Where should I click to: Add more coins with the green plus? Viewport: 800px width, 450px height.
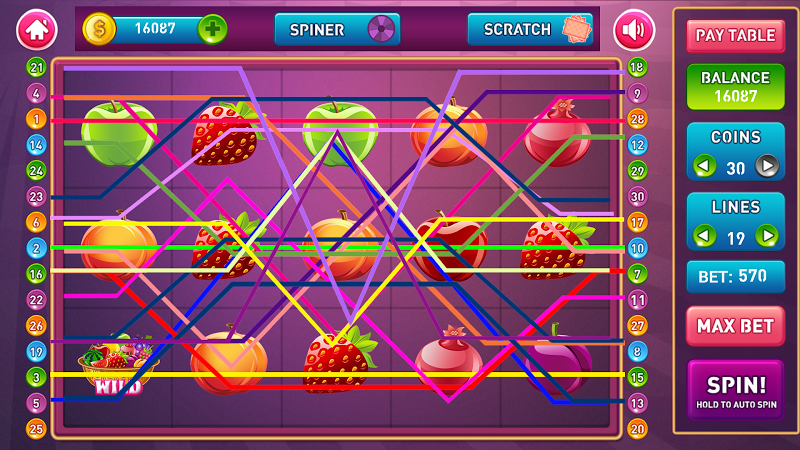pos(212,29)
